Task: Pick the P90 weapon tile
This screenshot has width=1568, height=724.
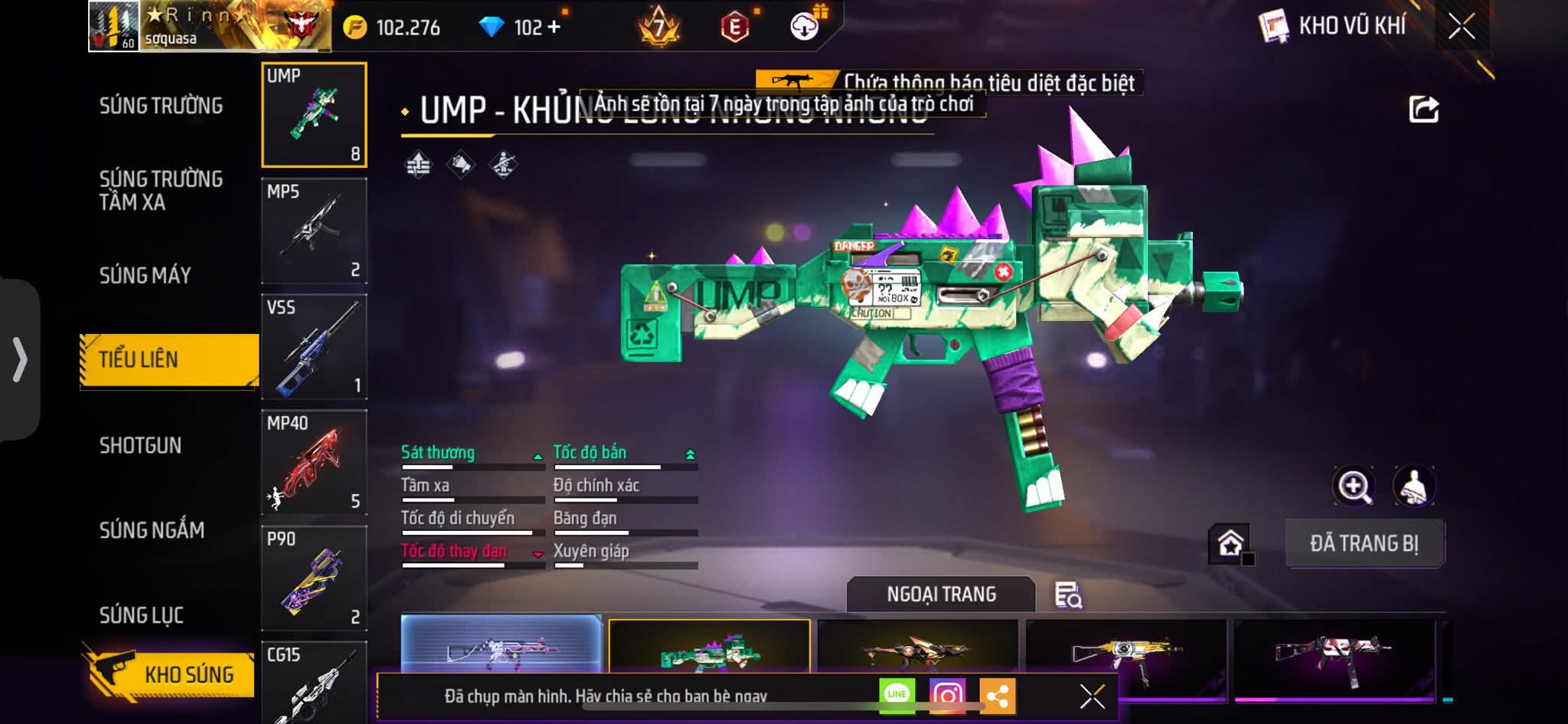Action: coord(314,578)
